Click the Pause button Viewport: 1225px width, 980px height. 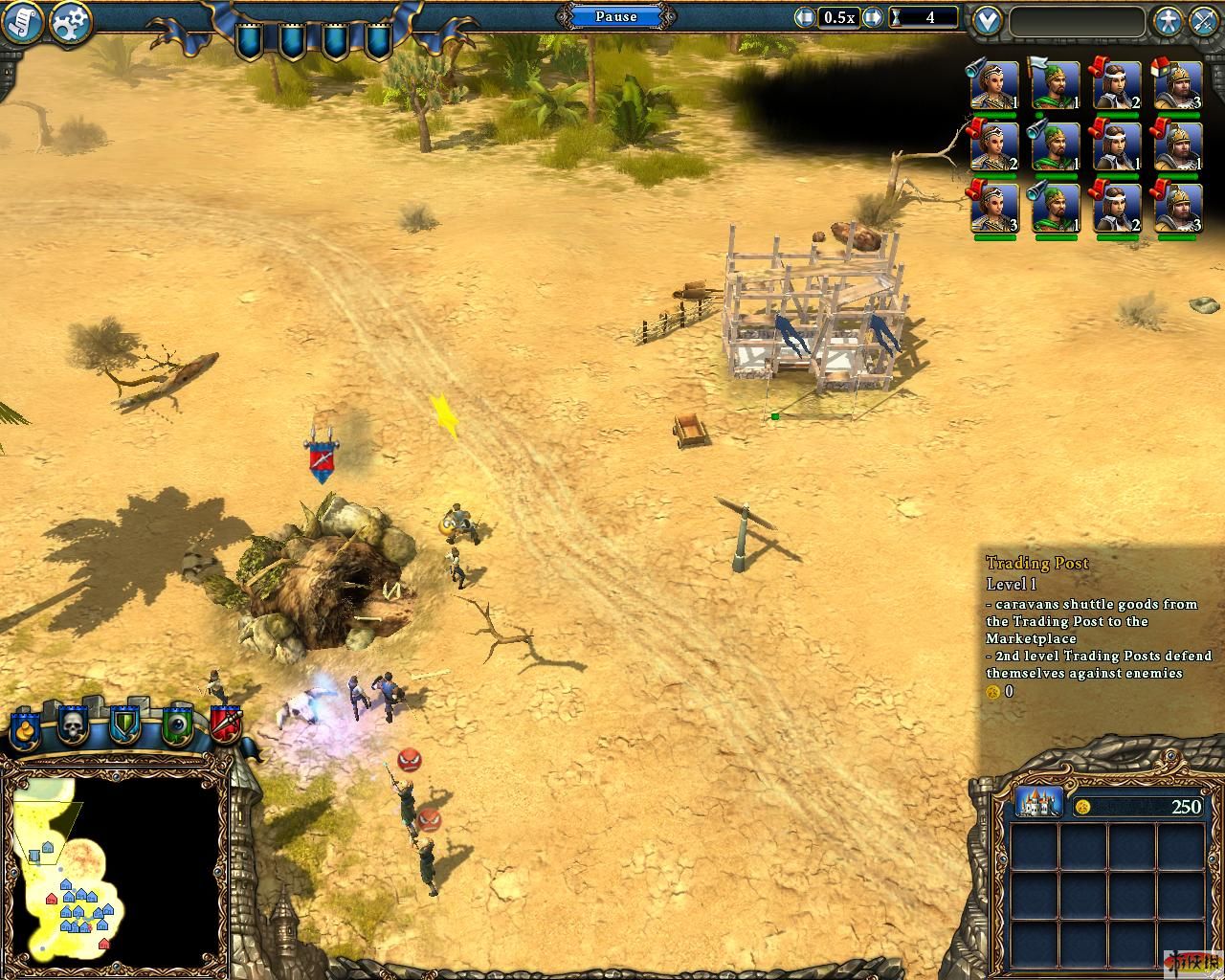pyautogui.click(x=616, y=16)
